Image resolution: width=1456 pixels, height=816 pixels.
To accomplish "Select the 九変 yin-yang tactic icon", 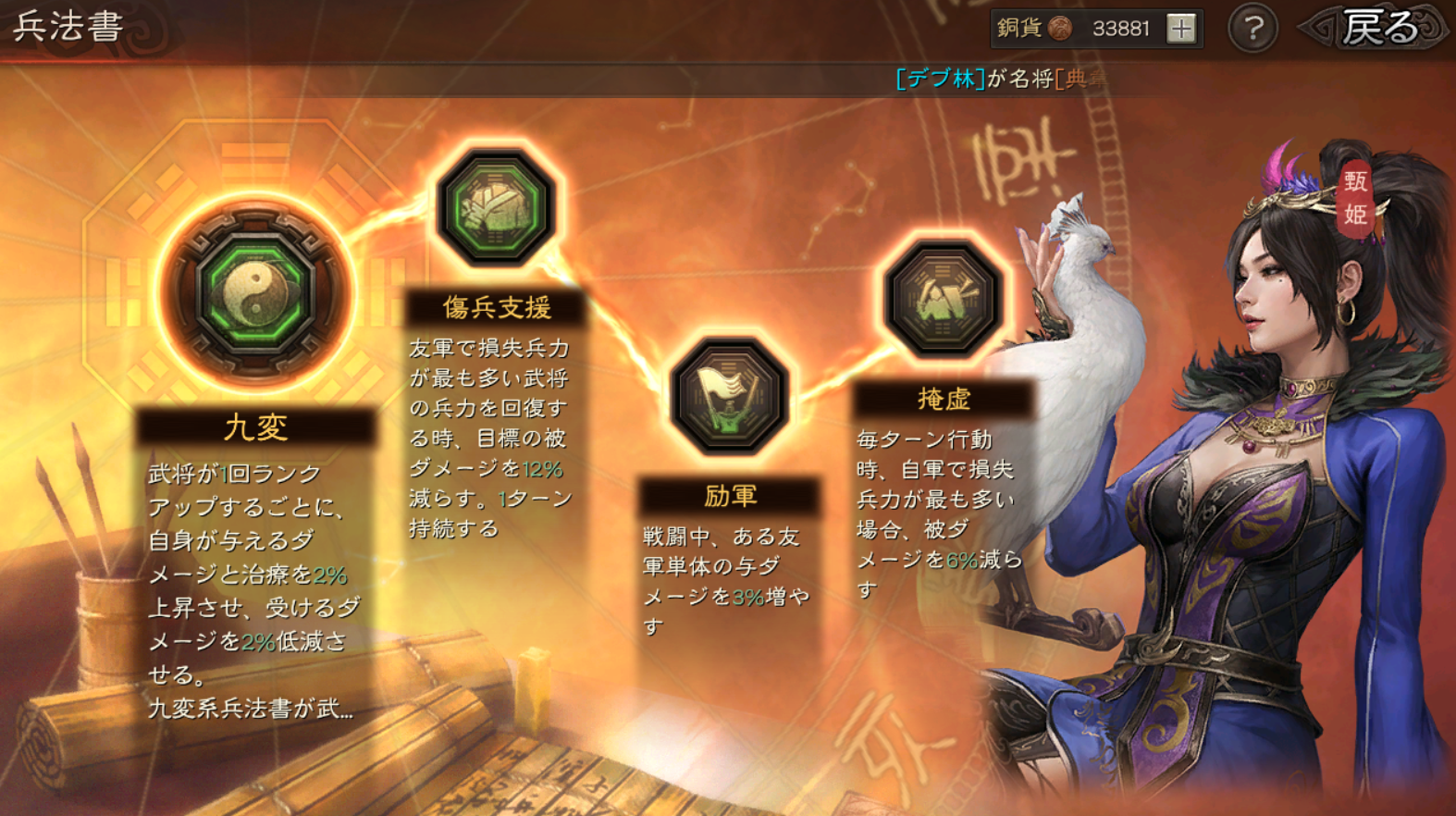I will 256,292.
